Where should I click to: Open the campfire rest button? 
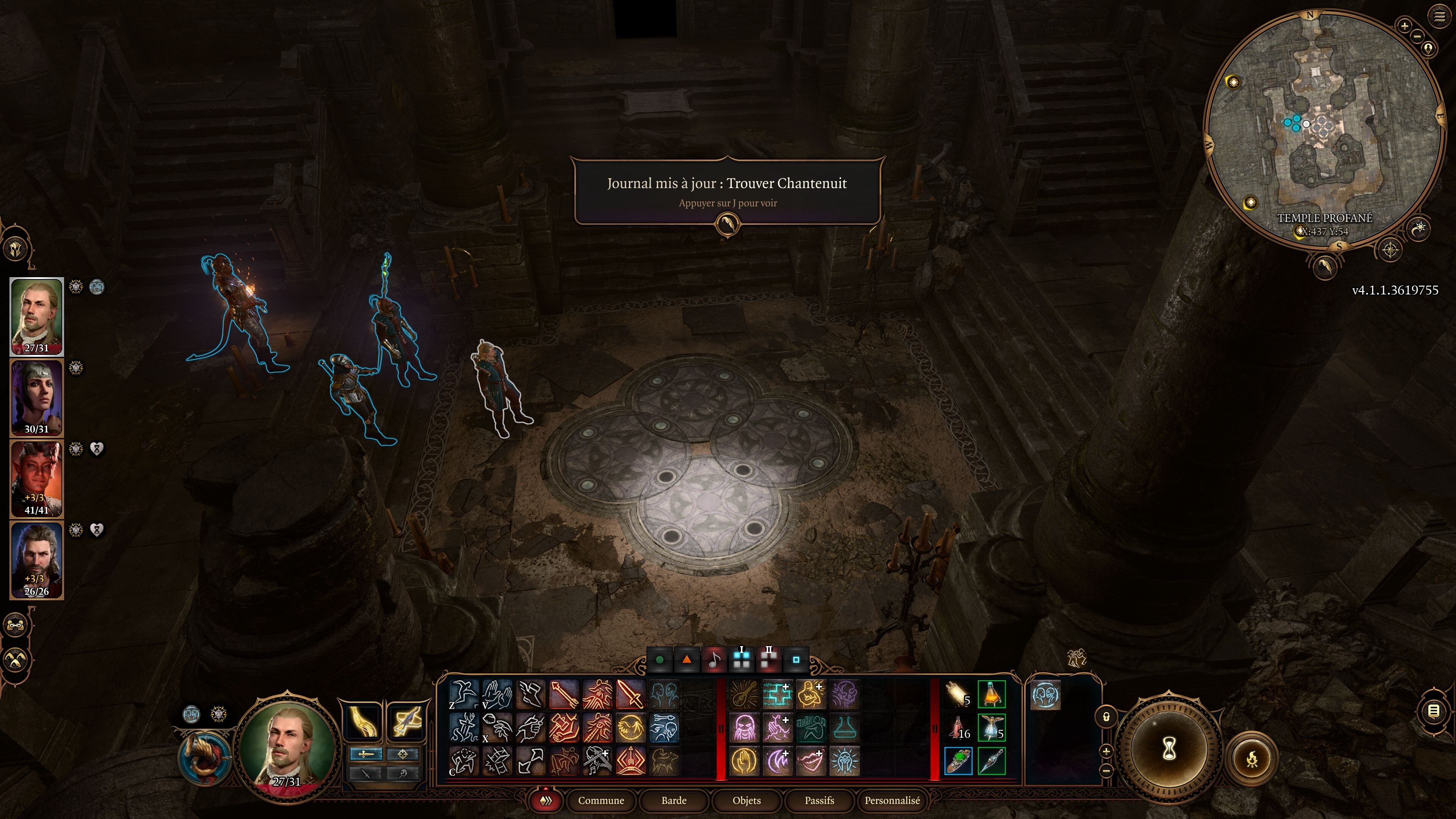(x=1251, y=758)
